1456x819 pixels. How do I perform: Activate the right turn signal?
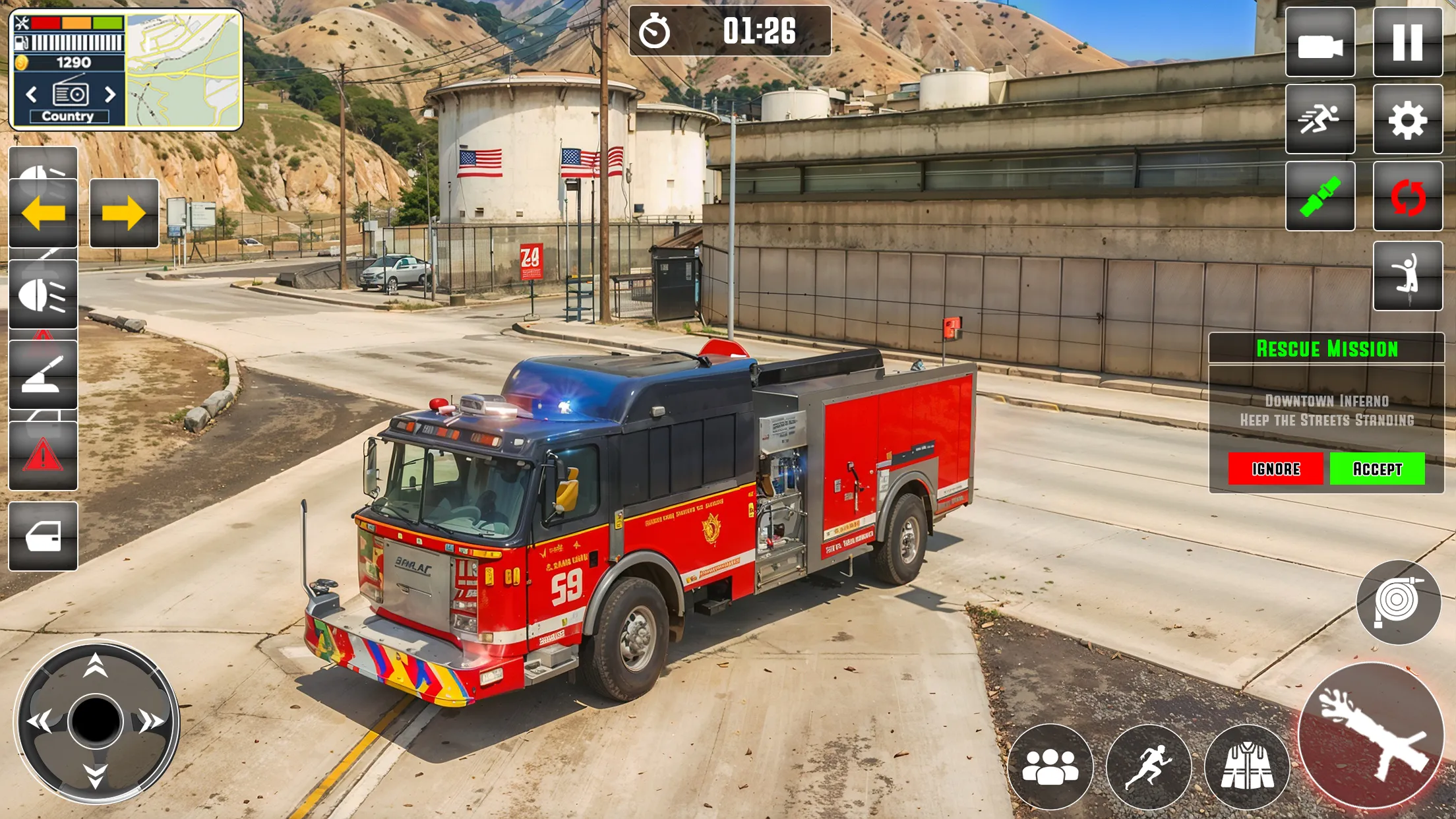pos(124,213)
